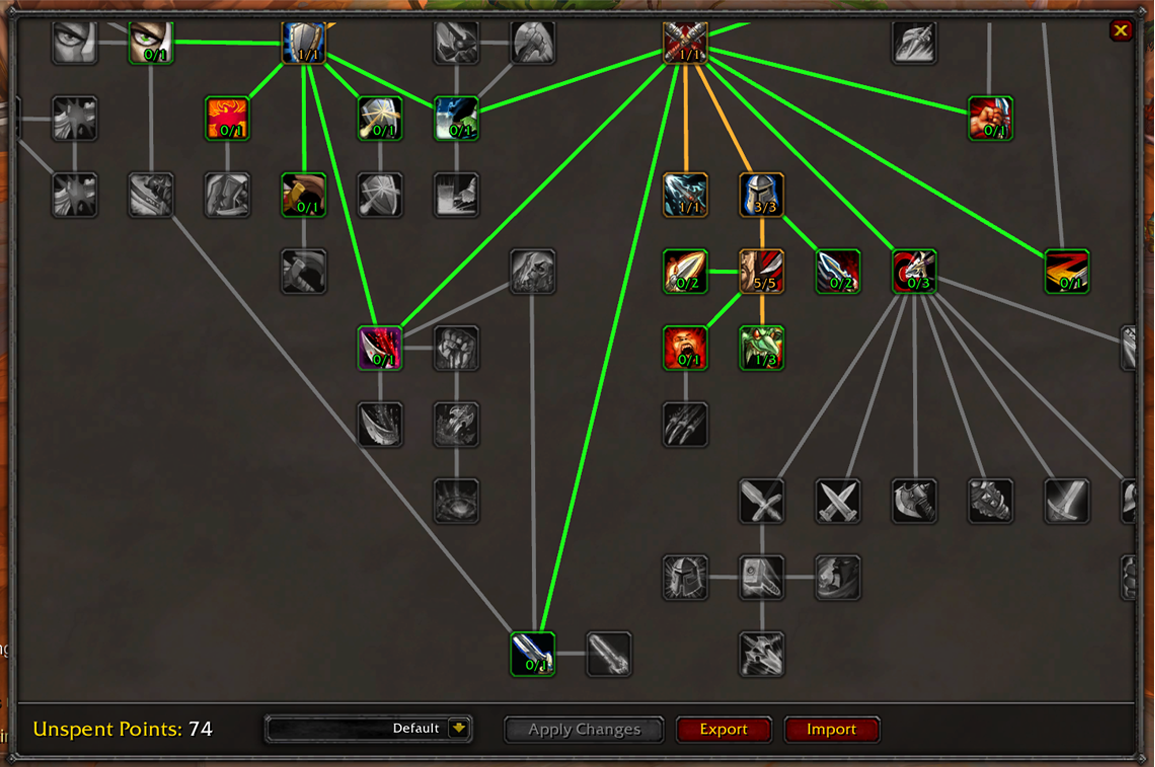Select the blue sword talent at the bottom
Image resolution: width=1155 pixels, height=767 pixels.
533,654
